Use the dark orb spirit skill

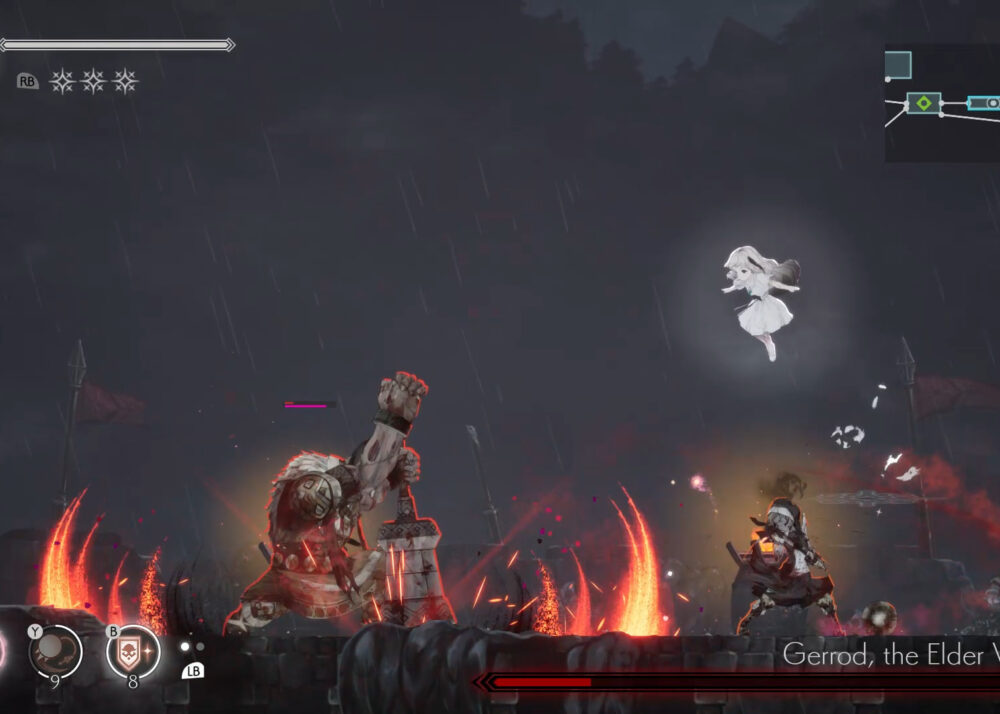55,652
